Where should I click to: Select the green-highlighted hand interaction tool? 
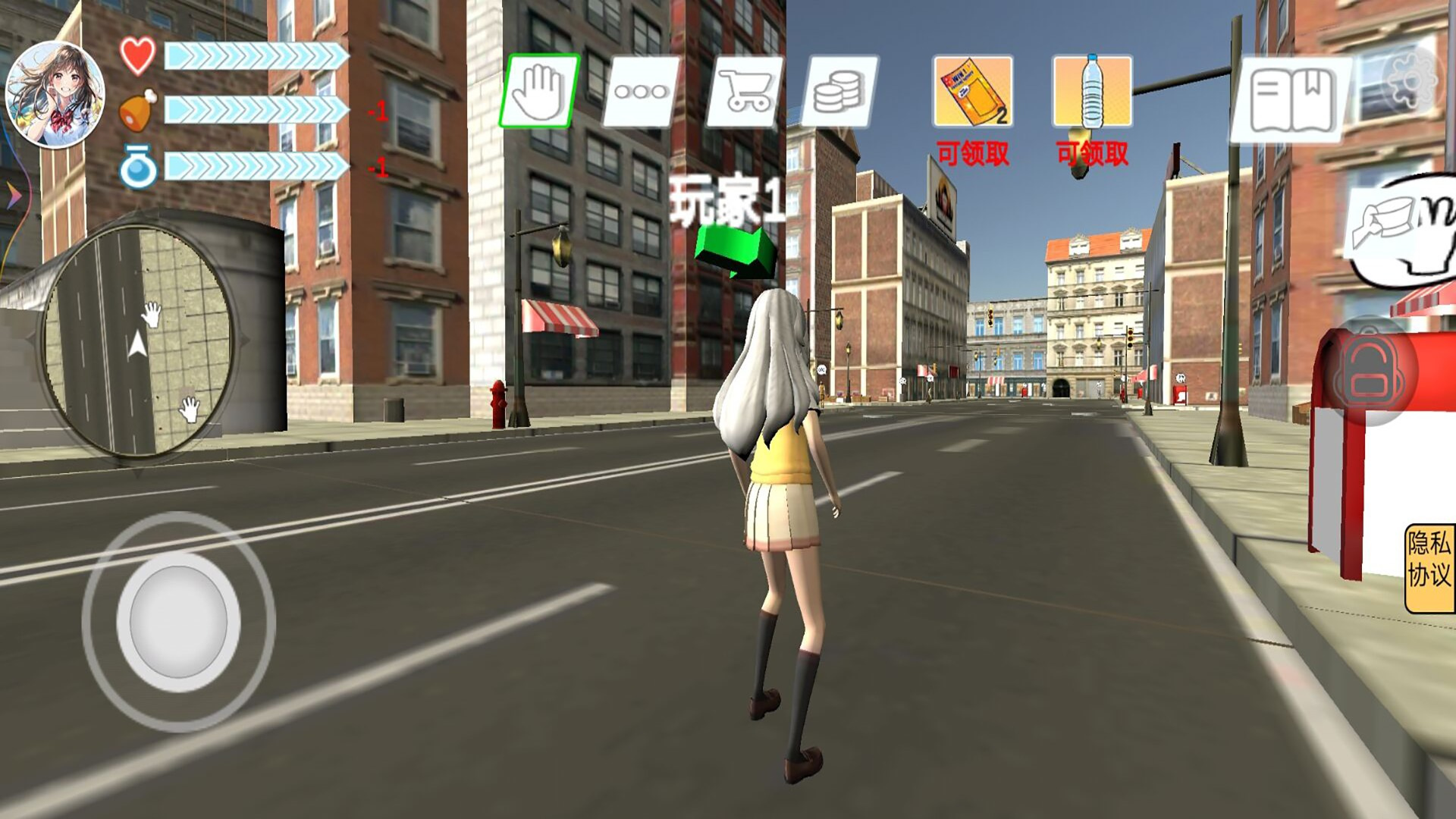(x=540, y=91)
